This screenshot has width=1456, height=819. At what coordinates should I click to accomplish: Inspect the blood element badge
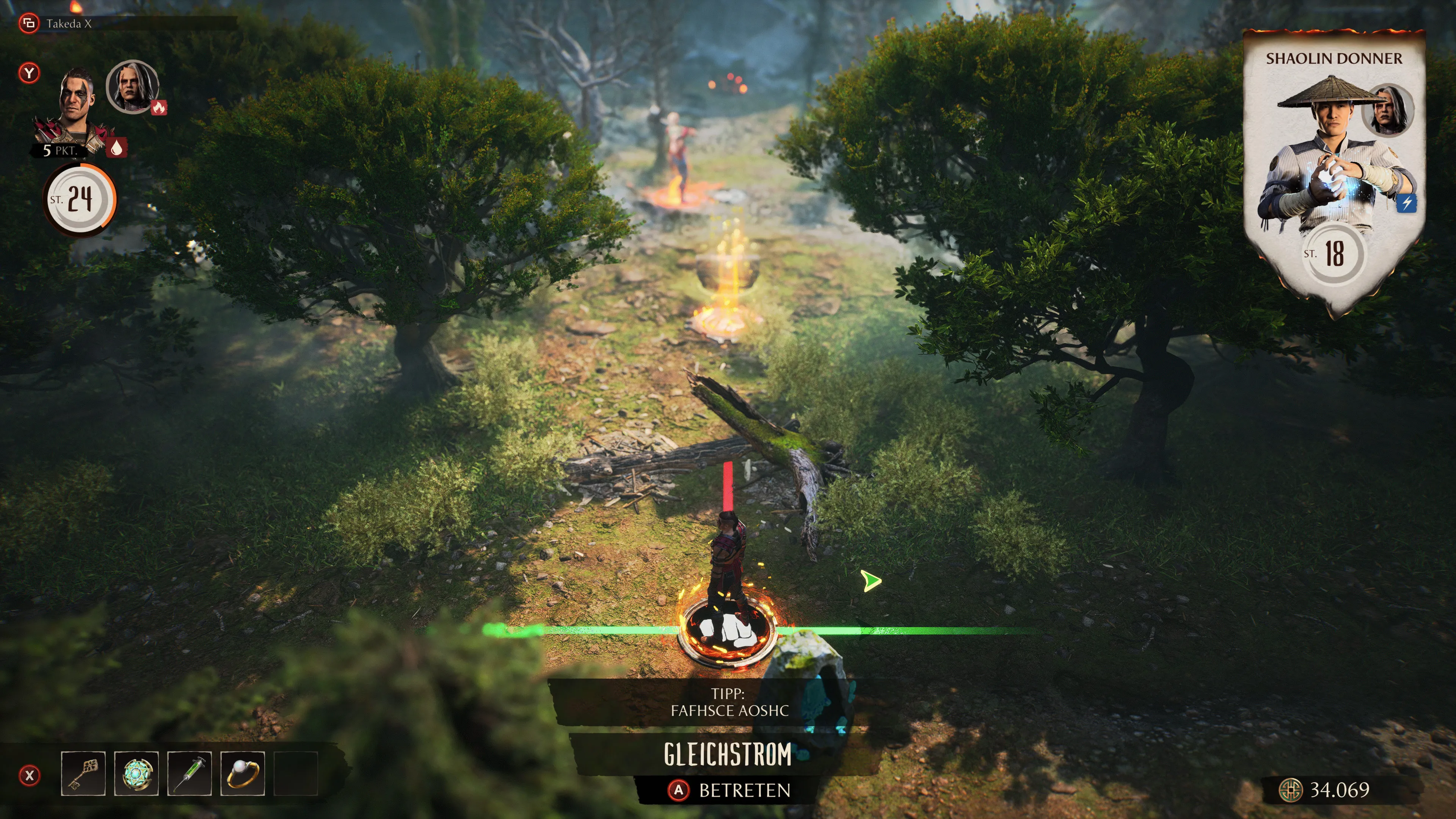116,148
